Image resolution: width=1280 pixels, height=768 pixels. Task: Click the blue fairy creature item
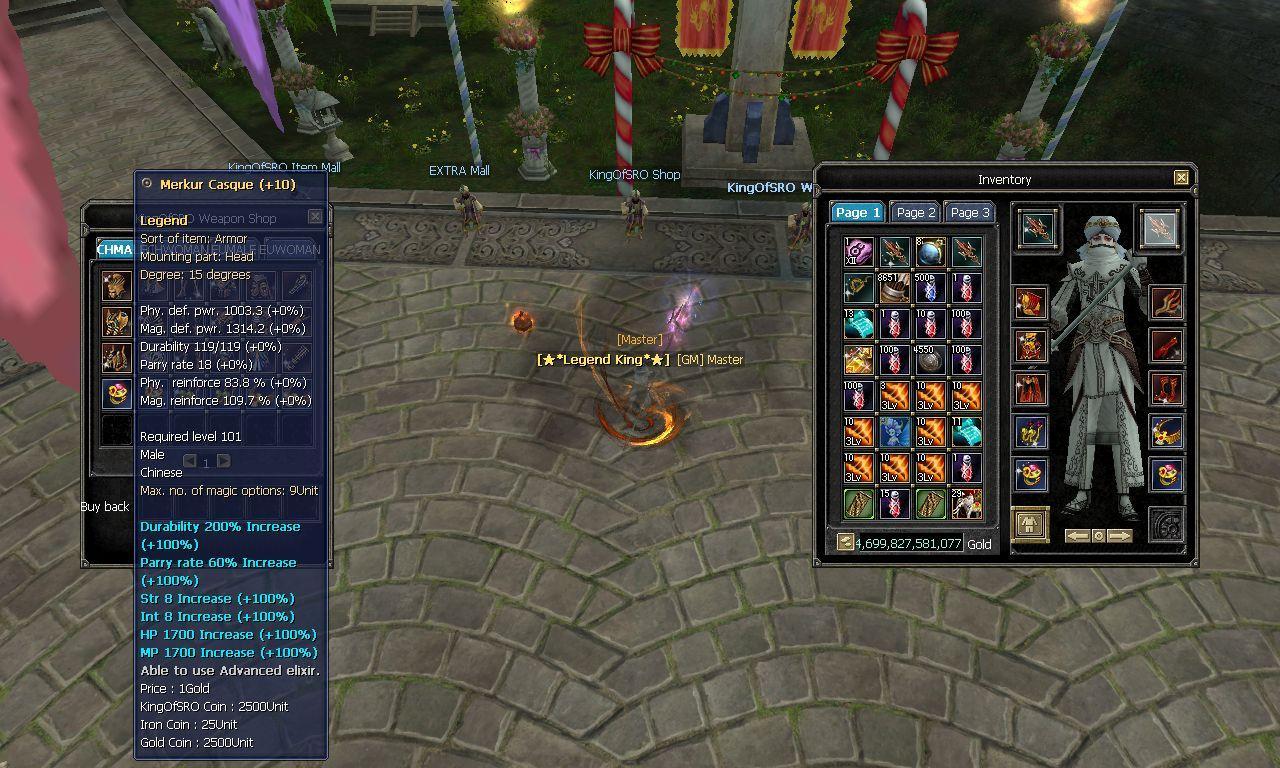click(894, 432)
